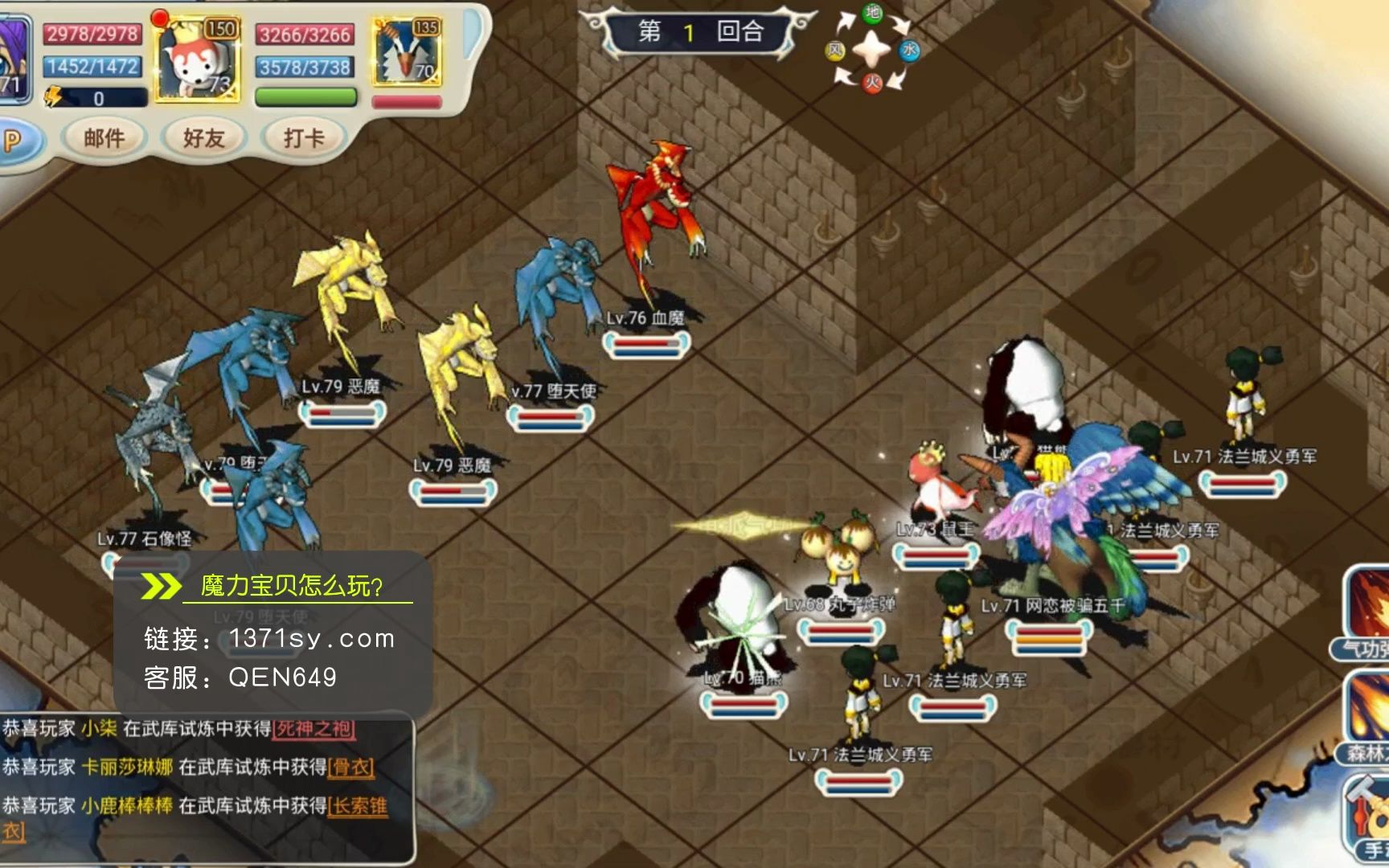
Task: Activate the 气功弹 skill icon
Action: 1368,609
